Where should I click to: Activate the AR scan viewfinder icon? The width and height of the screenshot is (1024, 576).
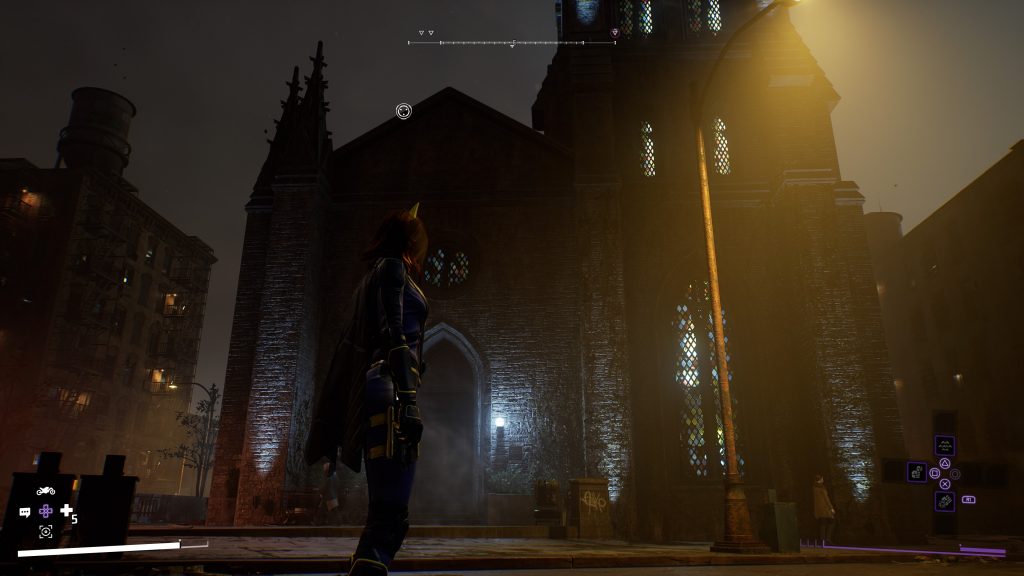click(45, 532)
